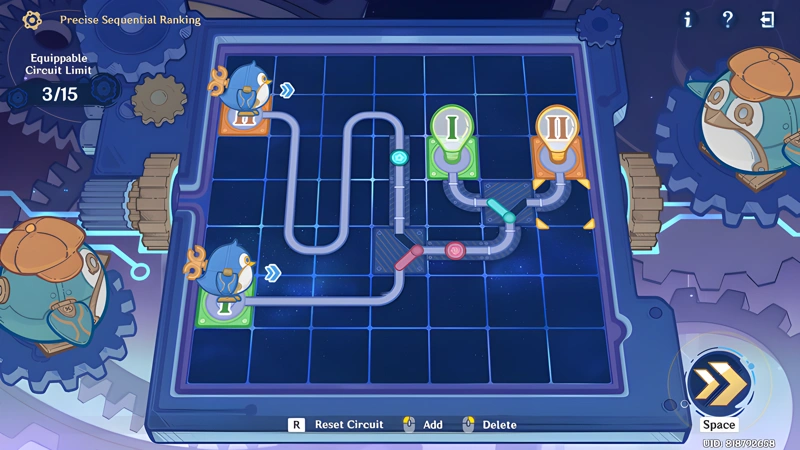Start the circuit with the double-arrow button

[x=717, y=385]
